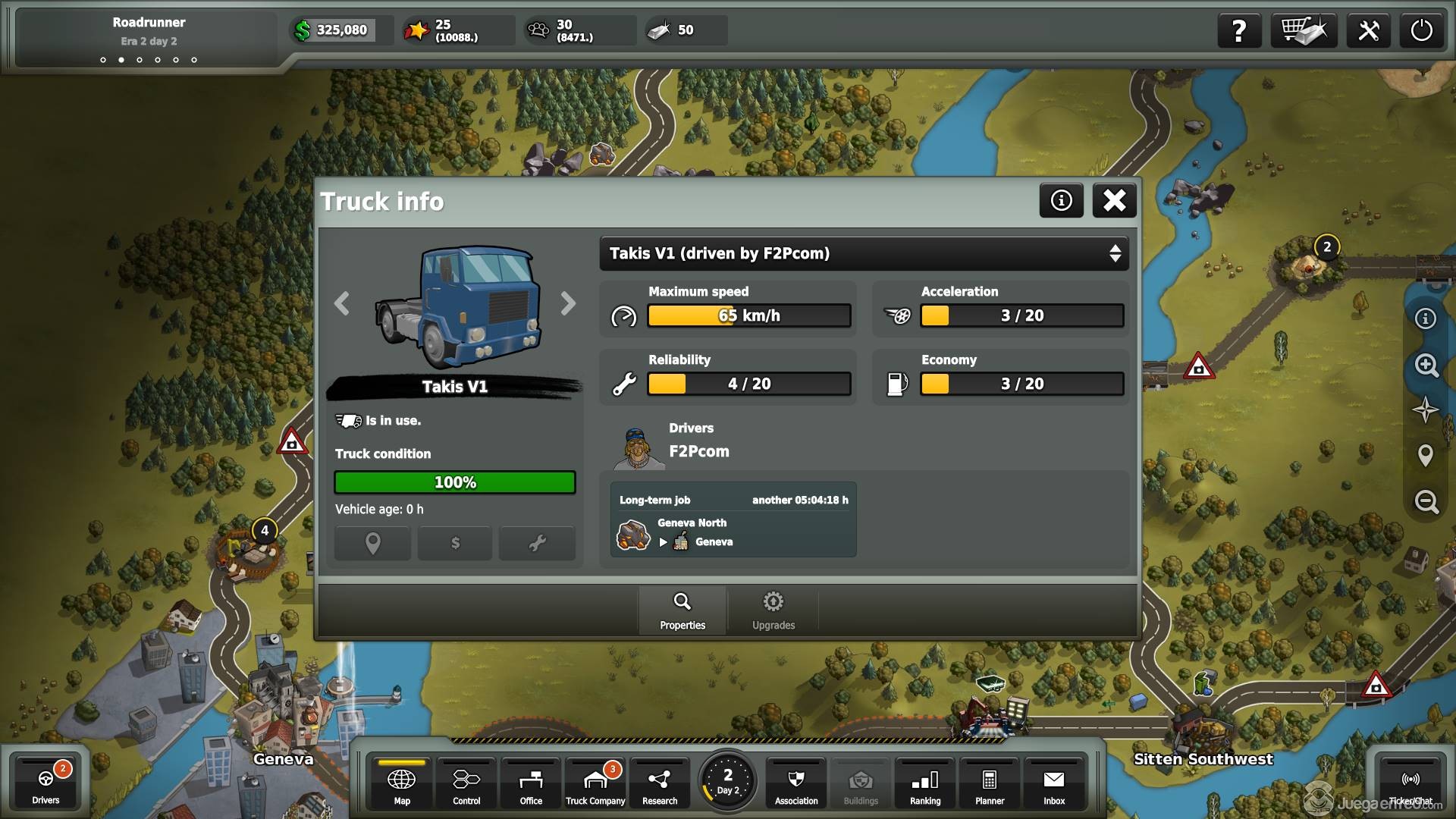This screenshot has width=1456, height=819.
Task: Close the Truck info window
Action: [1114, 200]
